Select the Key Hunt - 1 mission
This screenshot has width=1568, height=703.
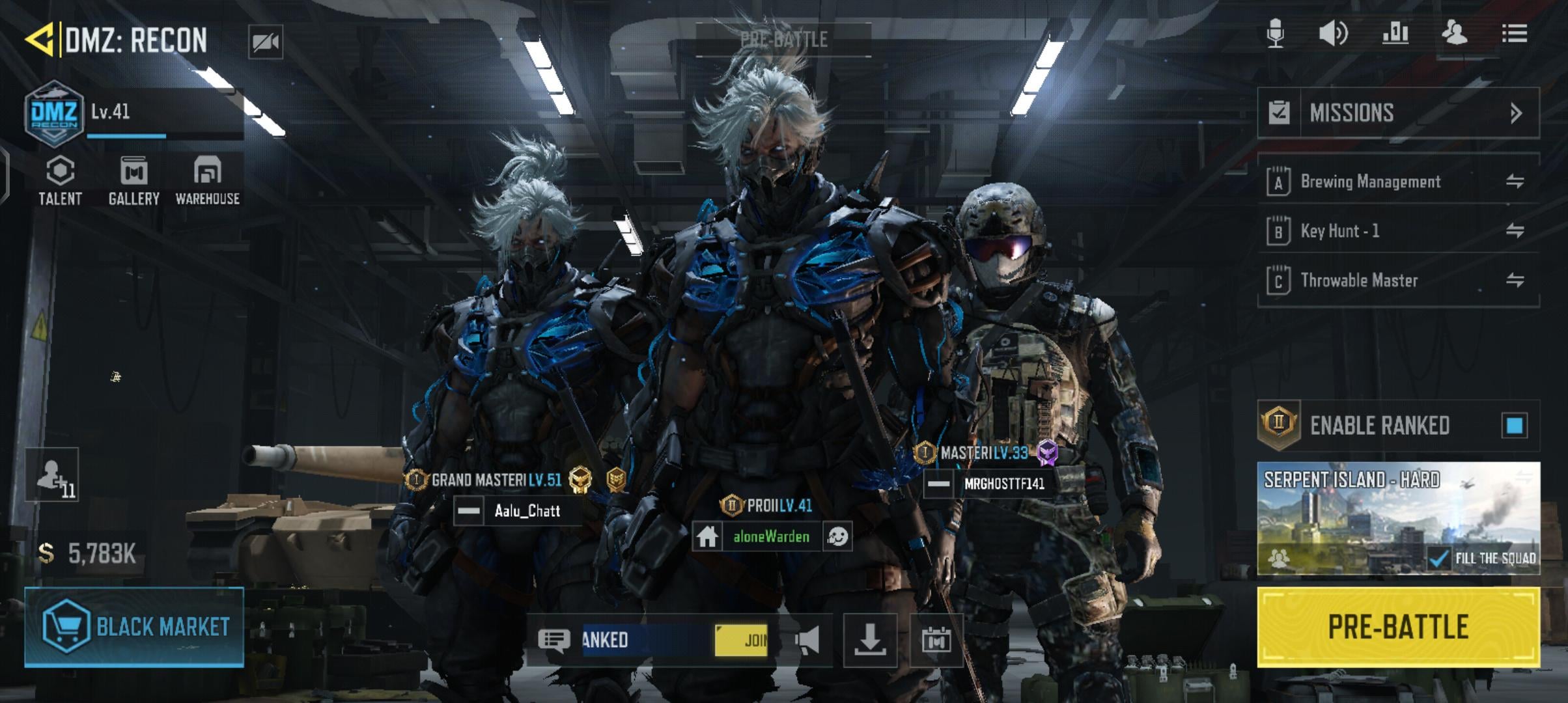point(1339,231)
